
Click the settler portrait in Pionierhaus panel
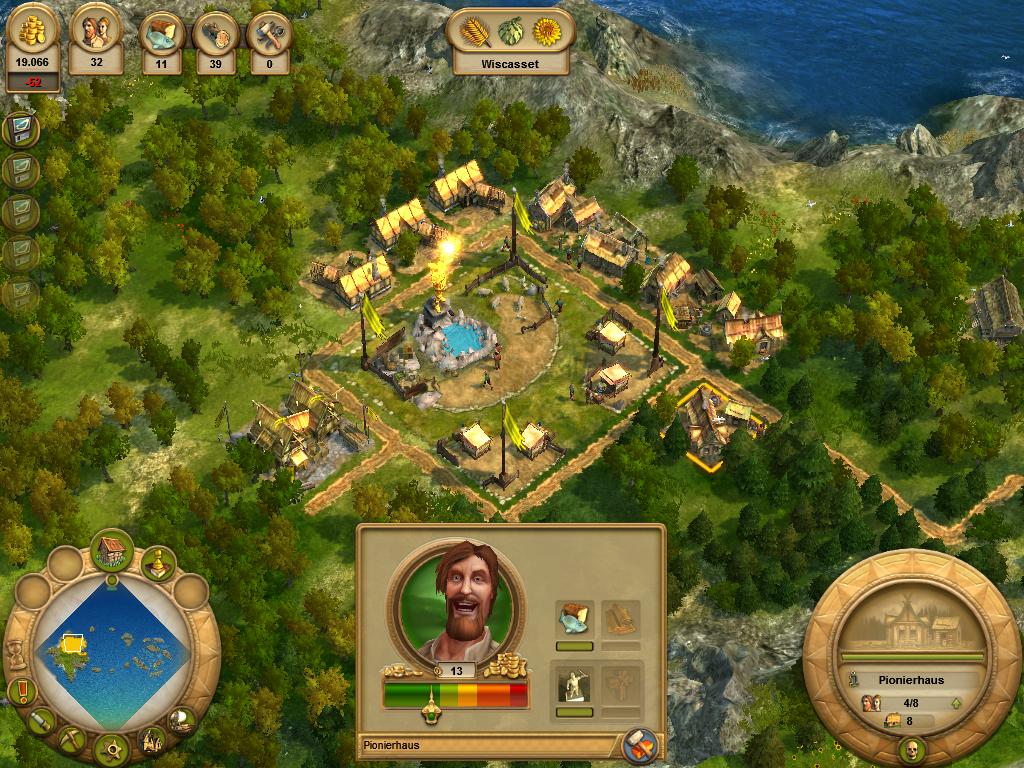[x=455, y=600]
